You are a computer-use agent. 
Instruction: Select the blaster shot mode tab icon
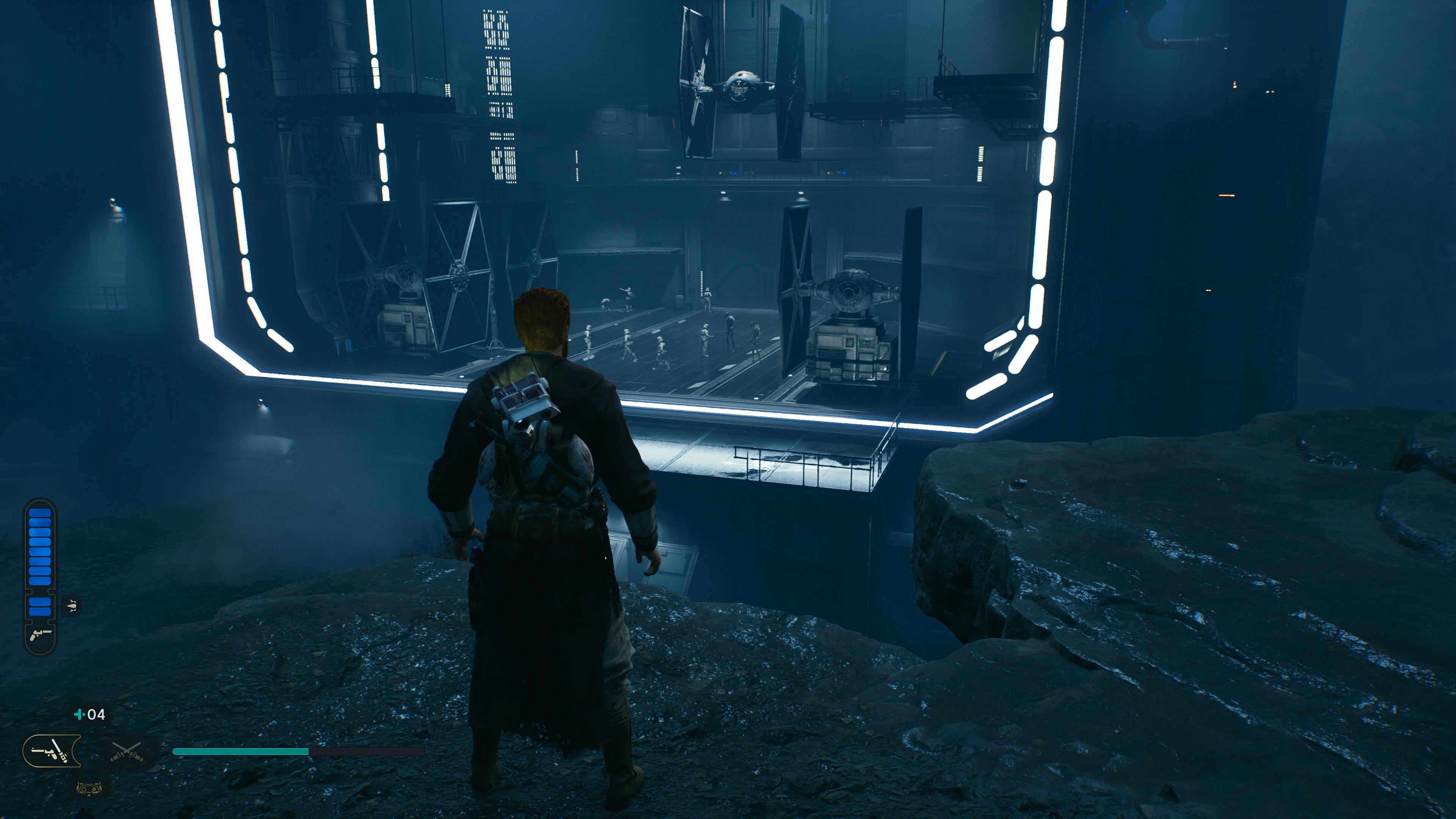(x=72, y=607)
